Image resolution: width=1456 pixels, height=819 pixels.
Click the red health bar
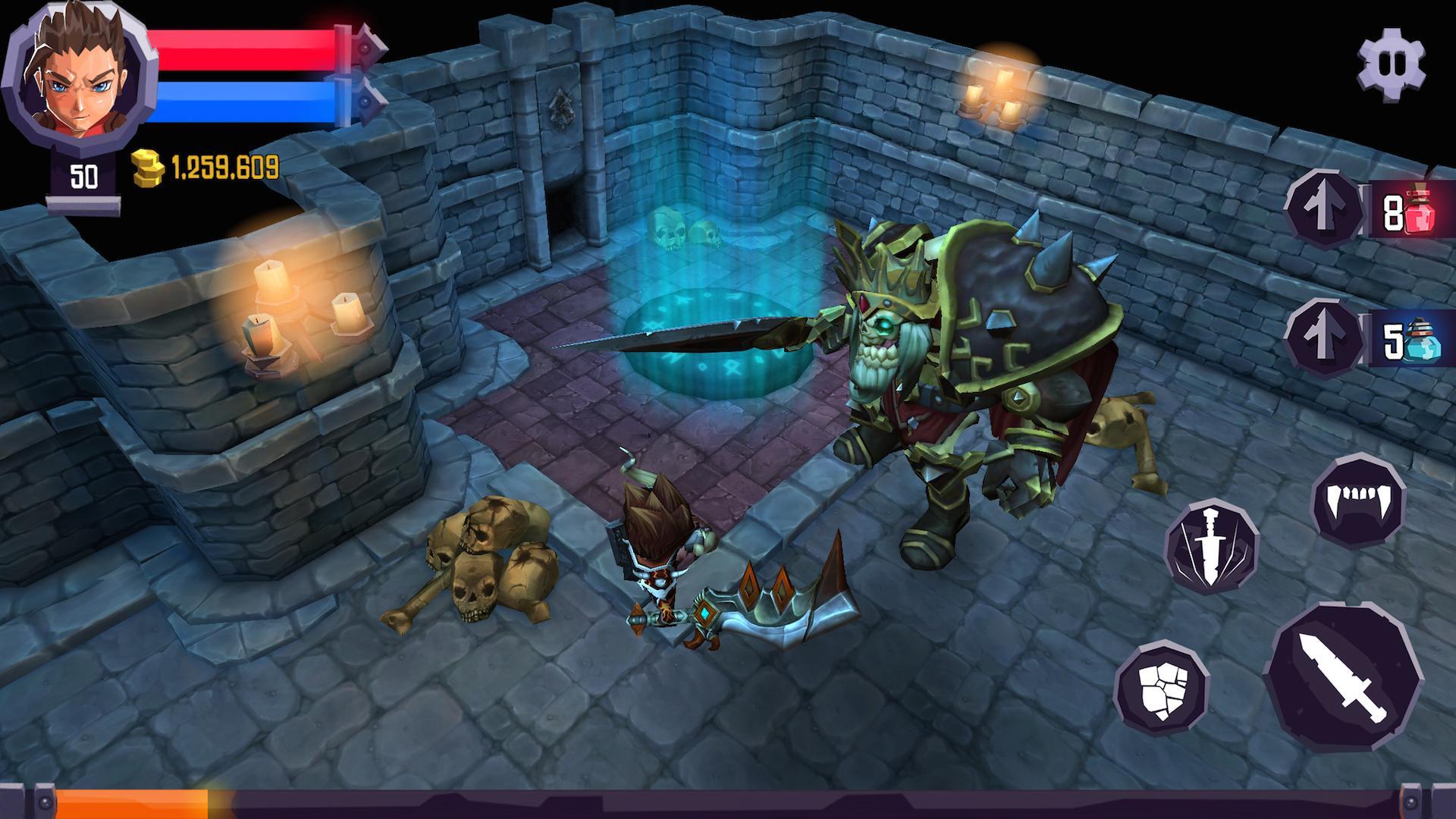[x=243, y=49]
